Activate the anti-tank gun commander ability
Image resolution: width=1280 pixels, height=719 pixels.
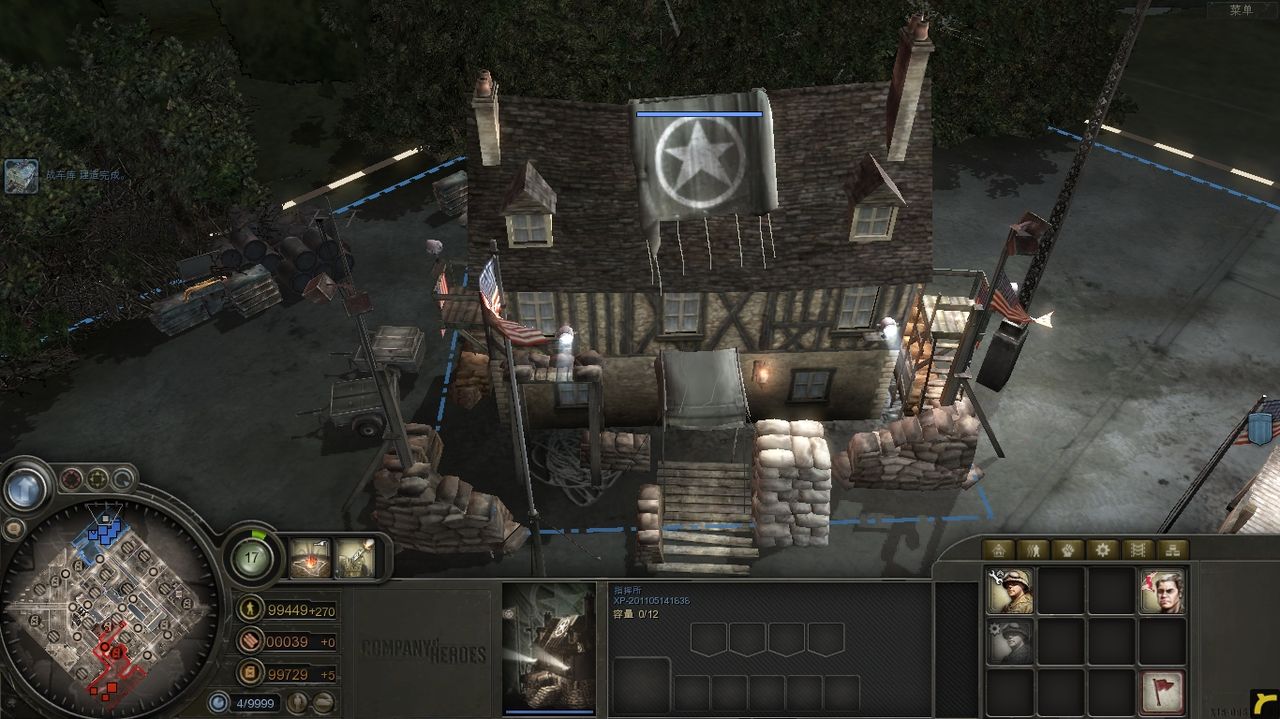(354, 558)
